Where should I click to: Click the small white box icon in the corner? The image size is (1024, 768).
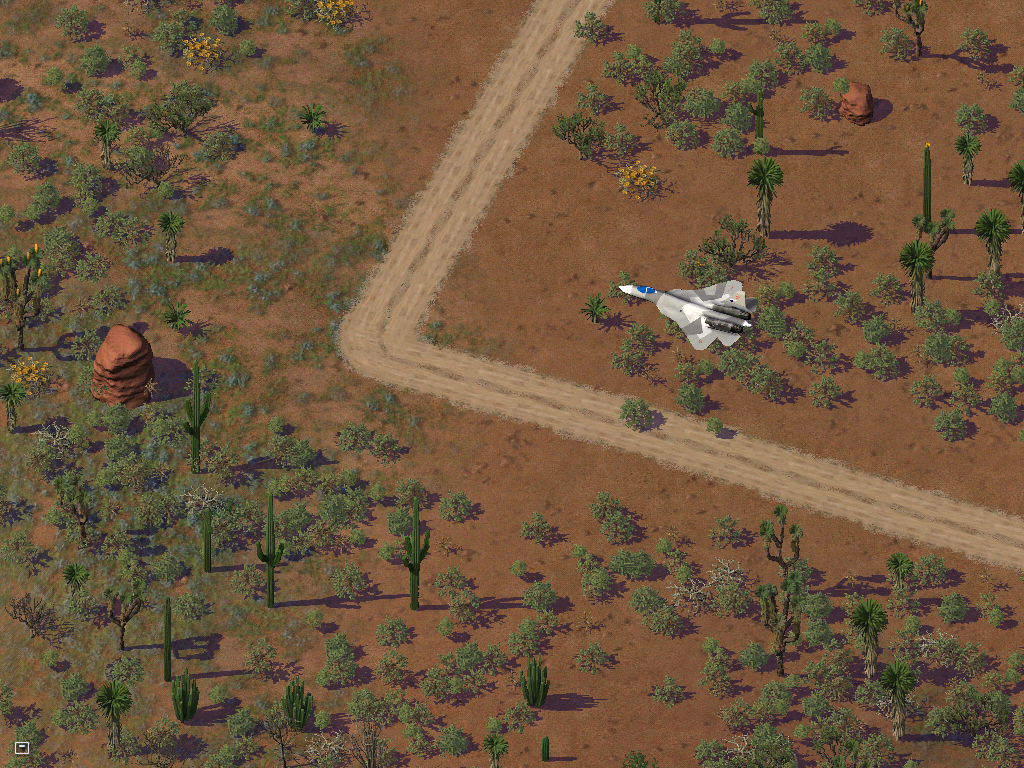coord(22,747)
